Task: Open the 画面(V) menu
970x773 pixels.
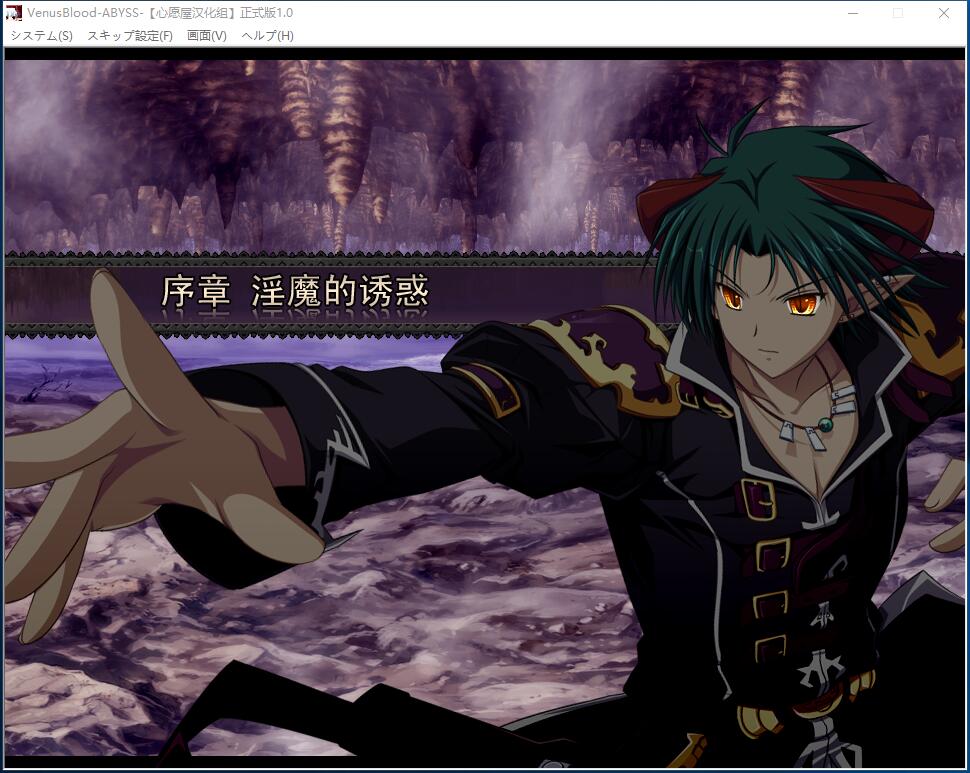Action: 207,35
